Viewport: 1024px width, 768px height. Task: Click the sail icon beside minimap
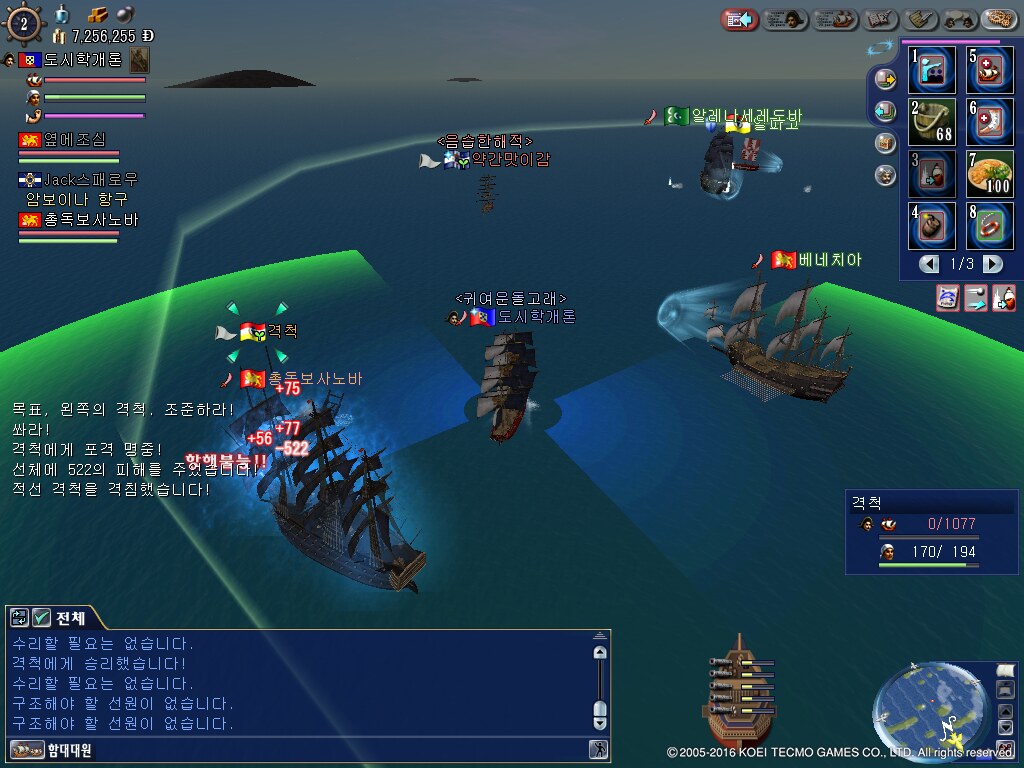(x=1005, y=670)
